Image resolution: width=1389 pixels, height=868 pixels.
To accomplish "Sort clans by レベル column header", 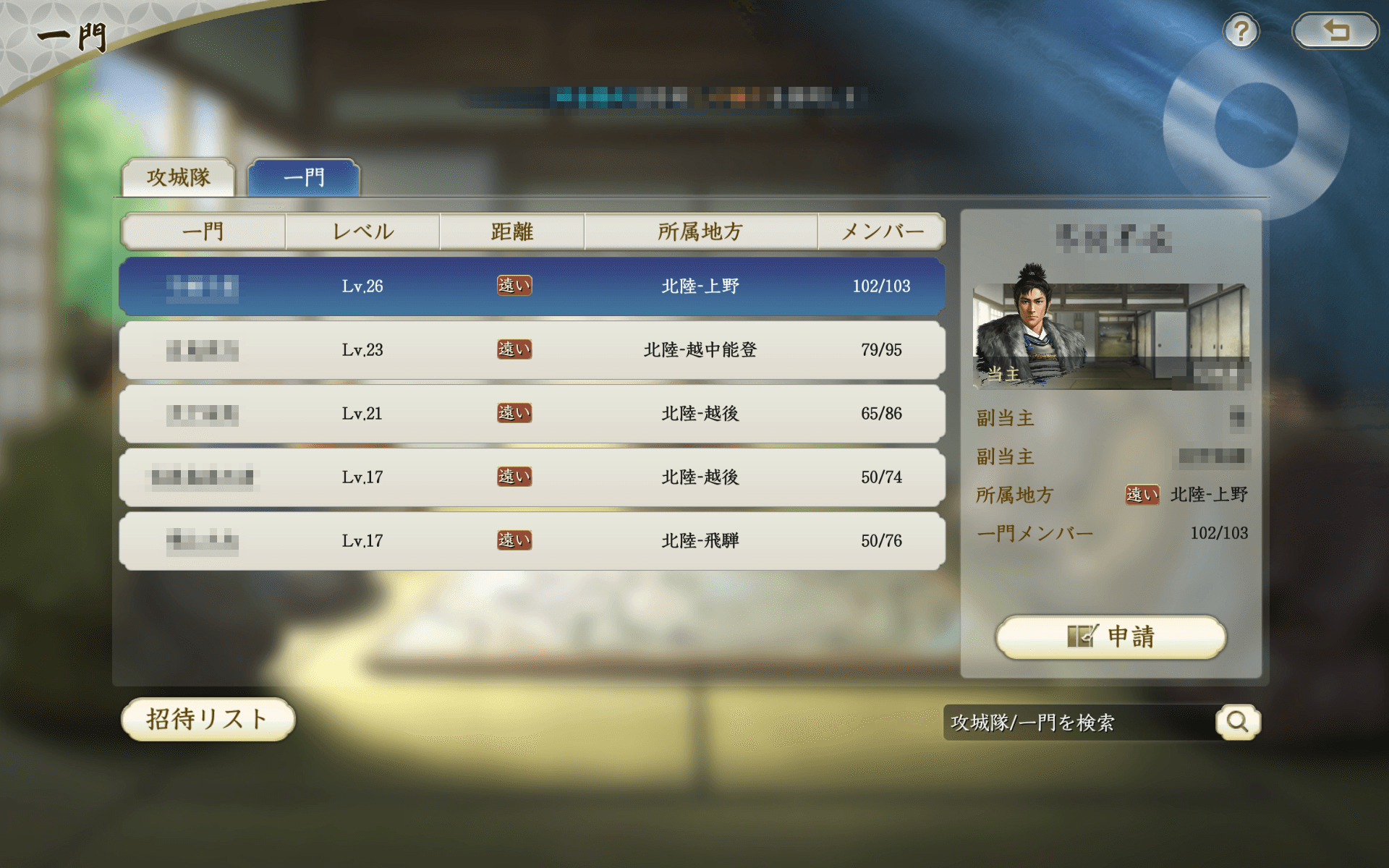I will pos(362,231).
